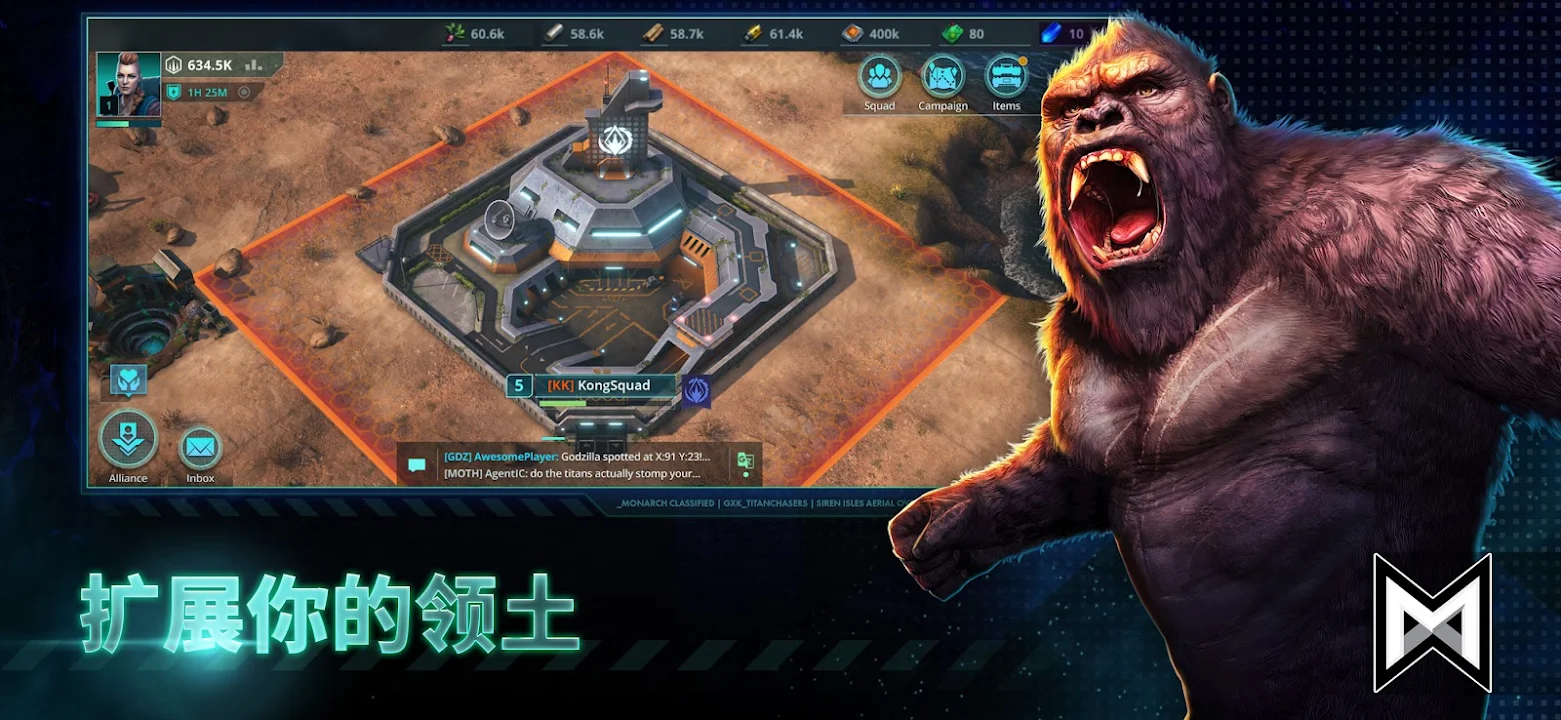Click the alliance help handshake icon

(x=129, y=380)
